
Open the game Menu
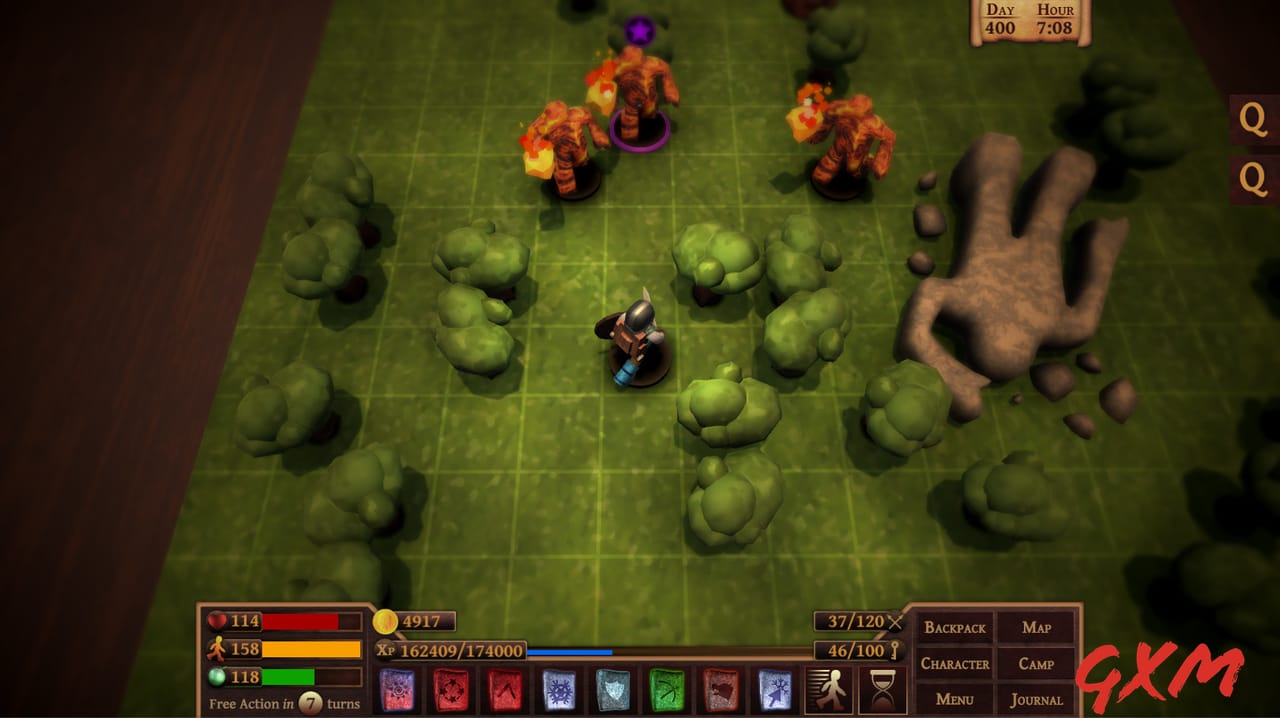(955, 699)
